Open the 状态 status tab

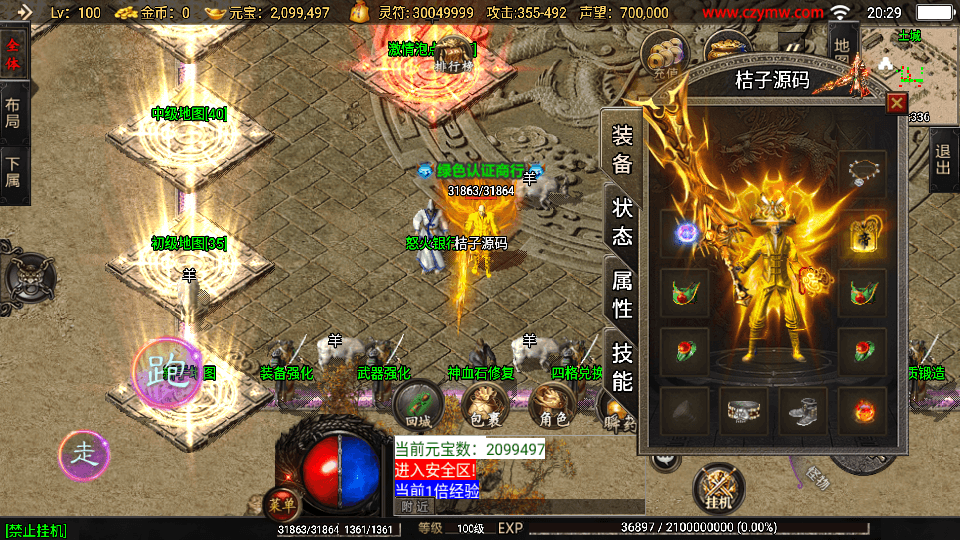[x=622, y=222]
